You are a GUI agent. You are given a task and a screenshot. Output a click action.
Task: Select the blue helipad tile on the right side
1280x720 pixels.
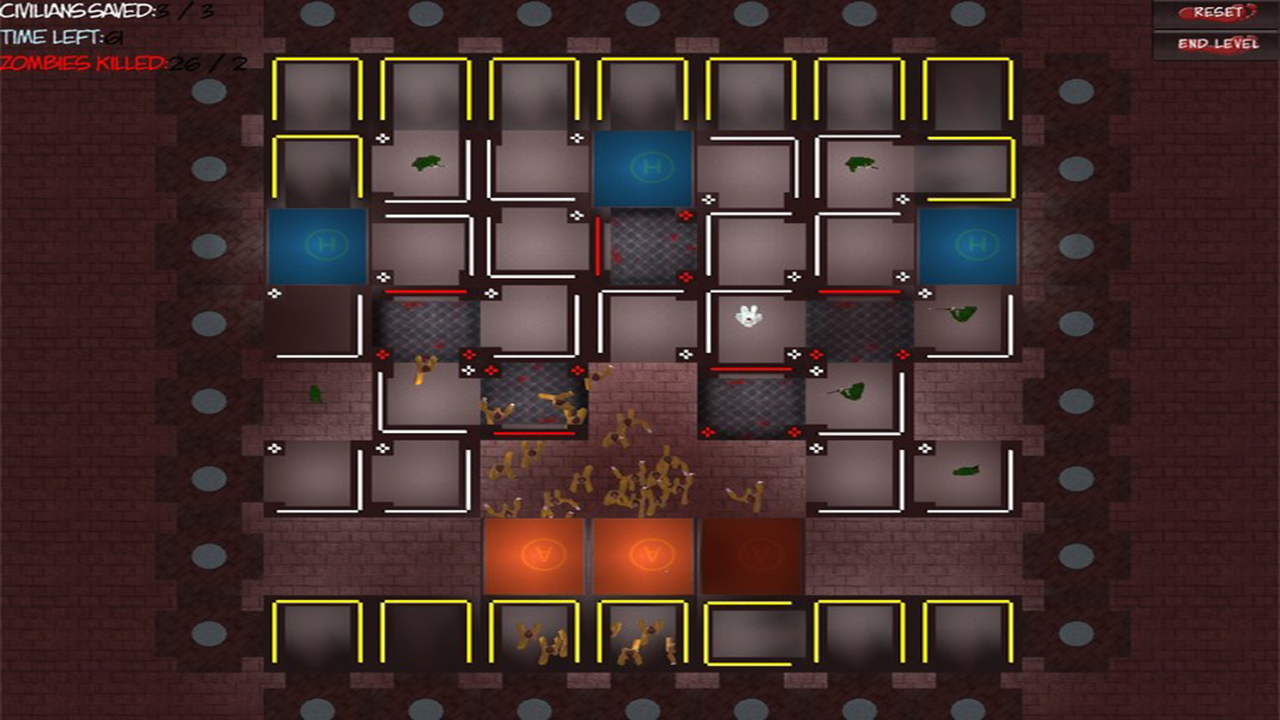[x=968, y=244]
